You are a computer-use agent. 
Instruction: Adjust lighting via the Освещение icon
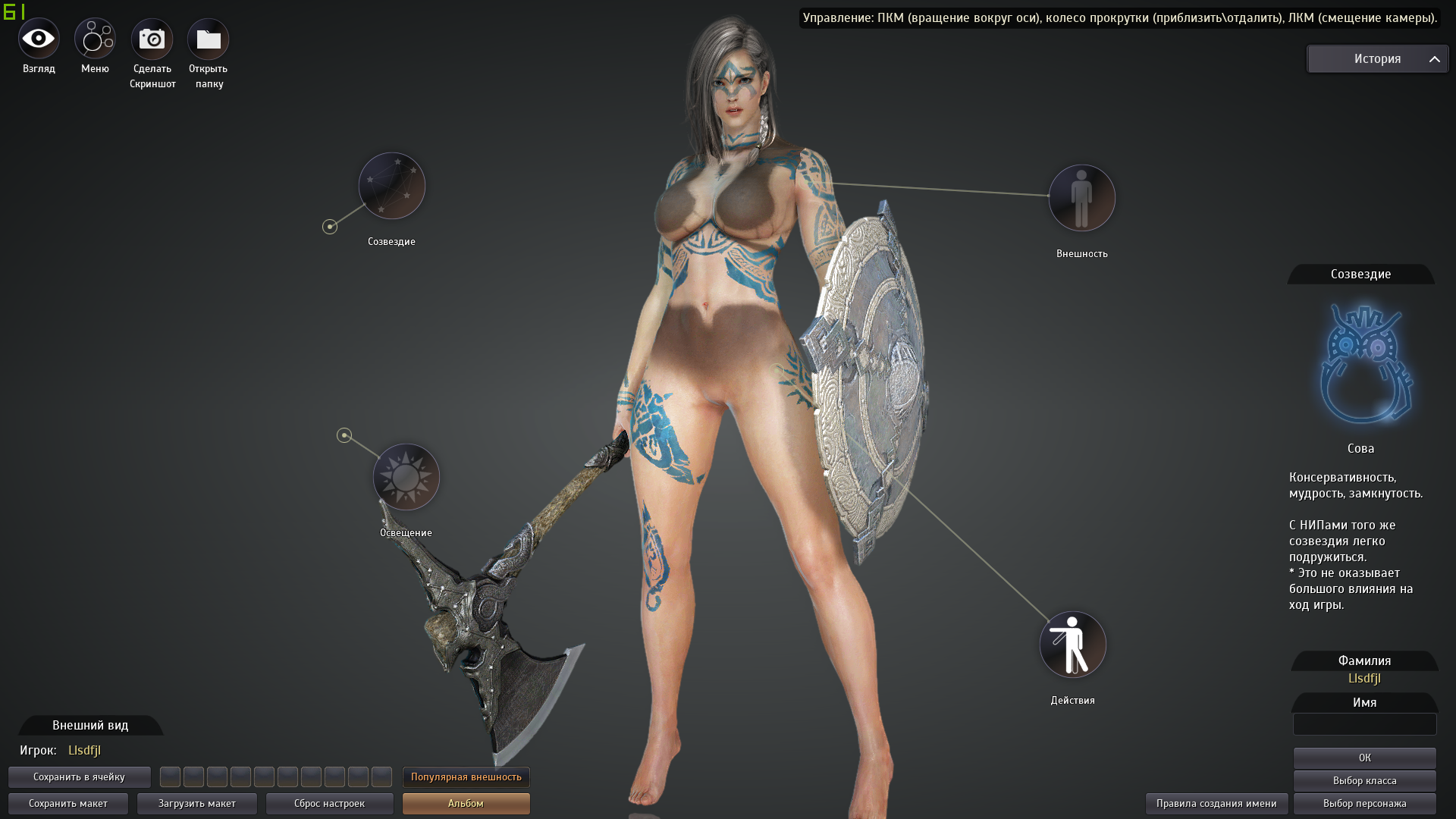click(x=406, y=476)
